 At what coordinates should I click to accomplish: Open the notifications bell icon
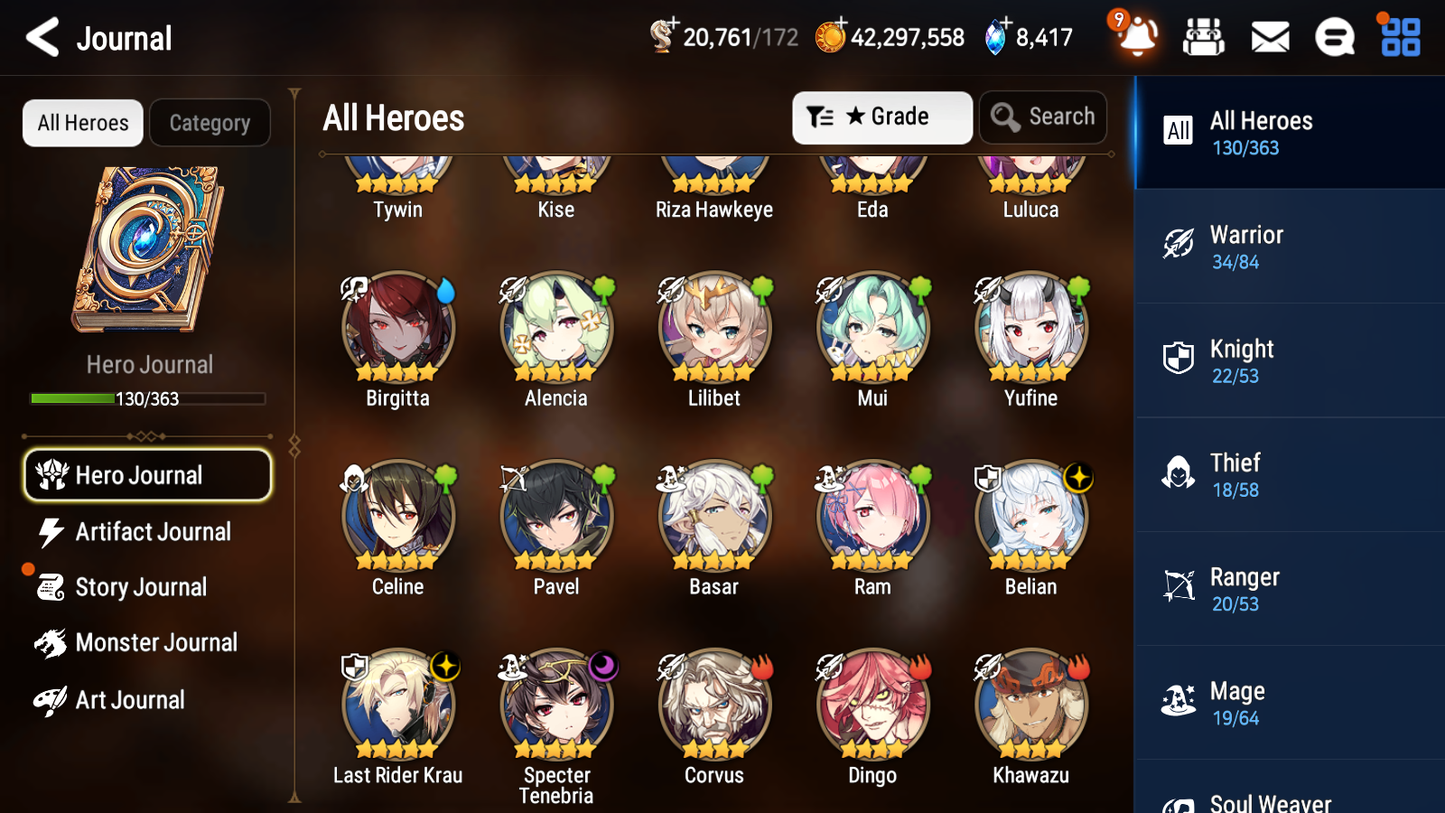click(1134, 36)
